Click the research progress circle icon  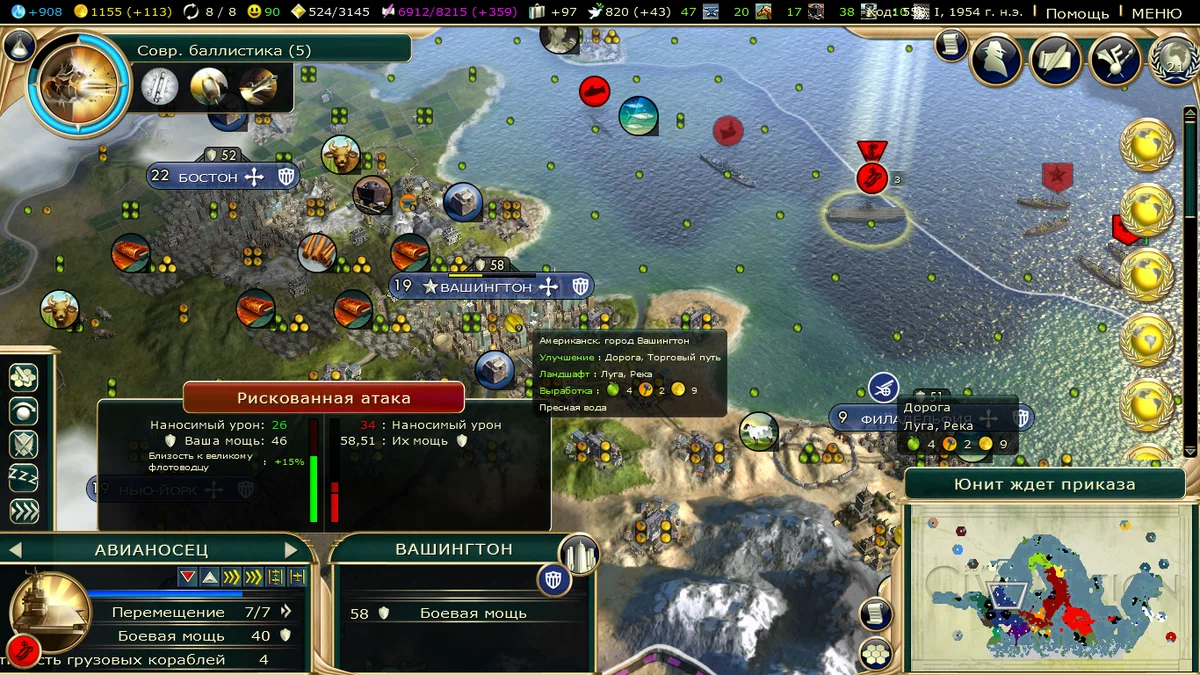pos(78,85)
